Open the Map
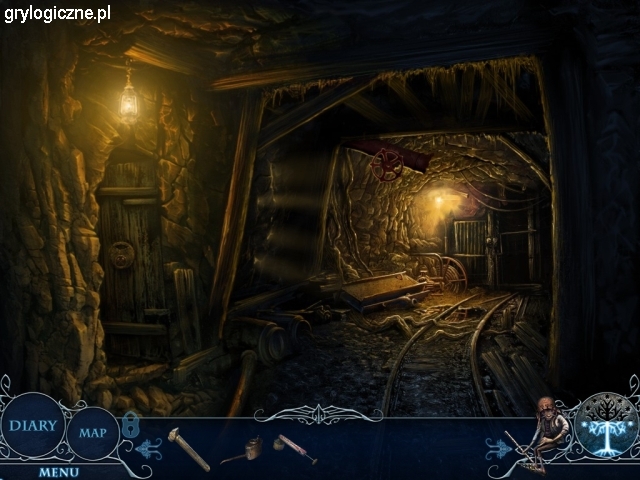 coord(93,433)
